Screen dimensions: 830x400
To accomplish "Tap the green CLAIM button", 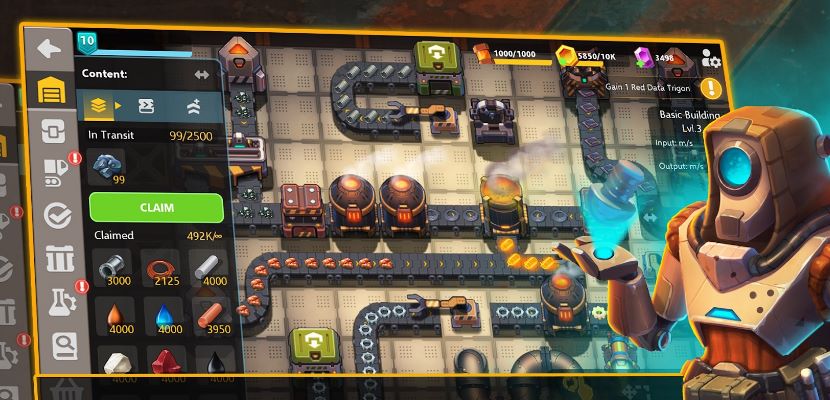I will point(156,208).
